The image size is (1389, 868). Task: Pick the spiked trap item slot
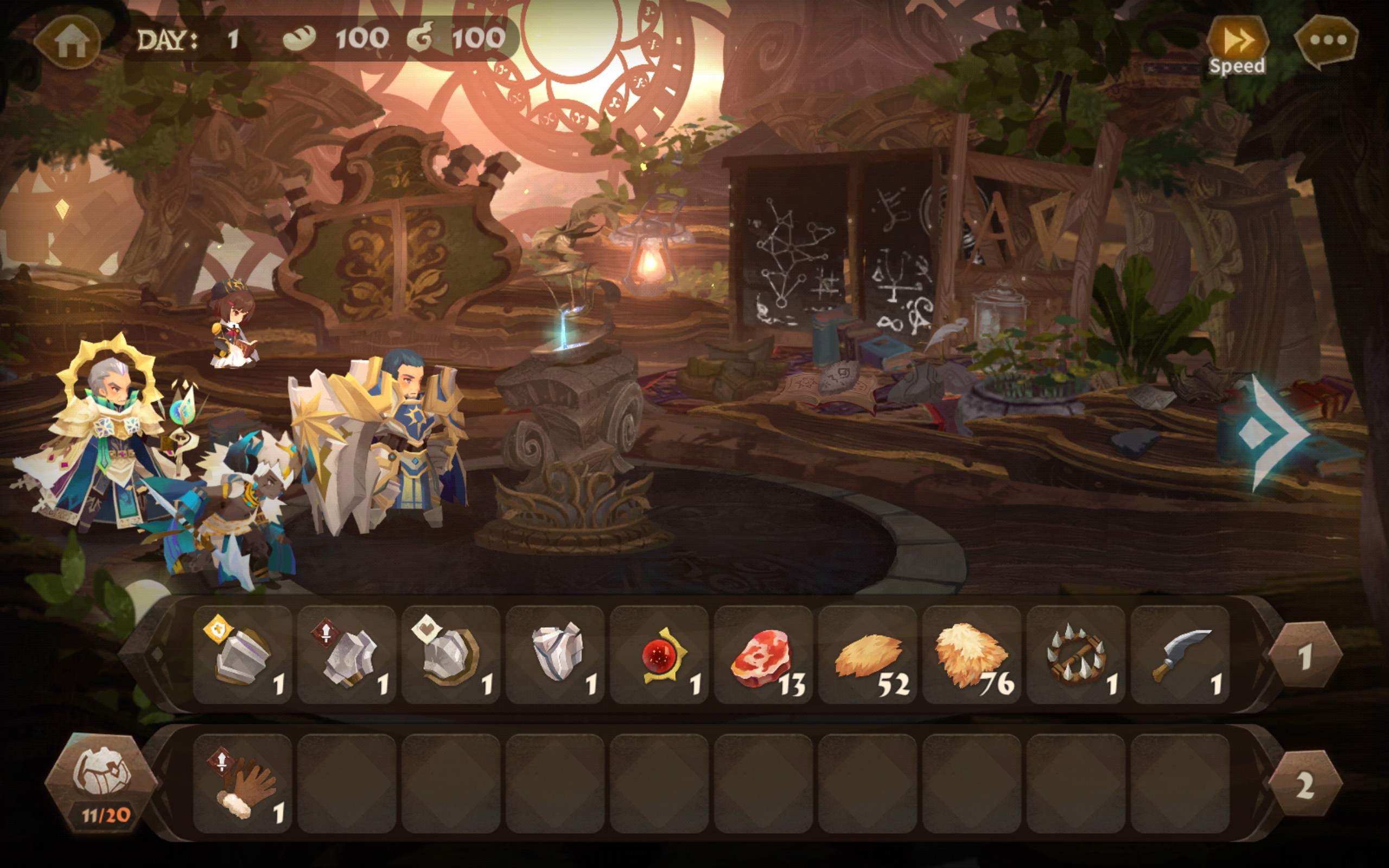point(1075,654)
